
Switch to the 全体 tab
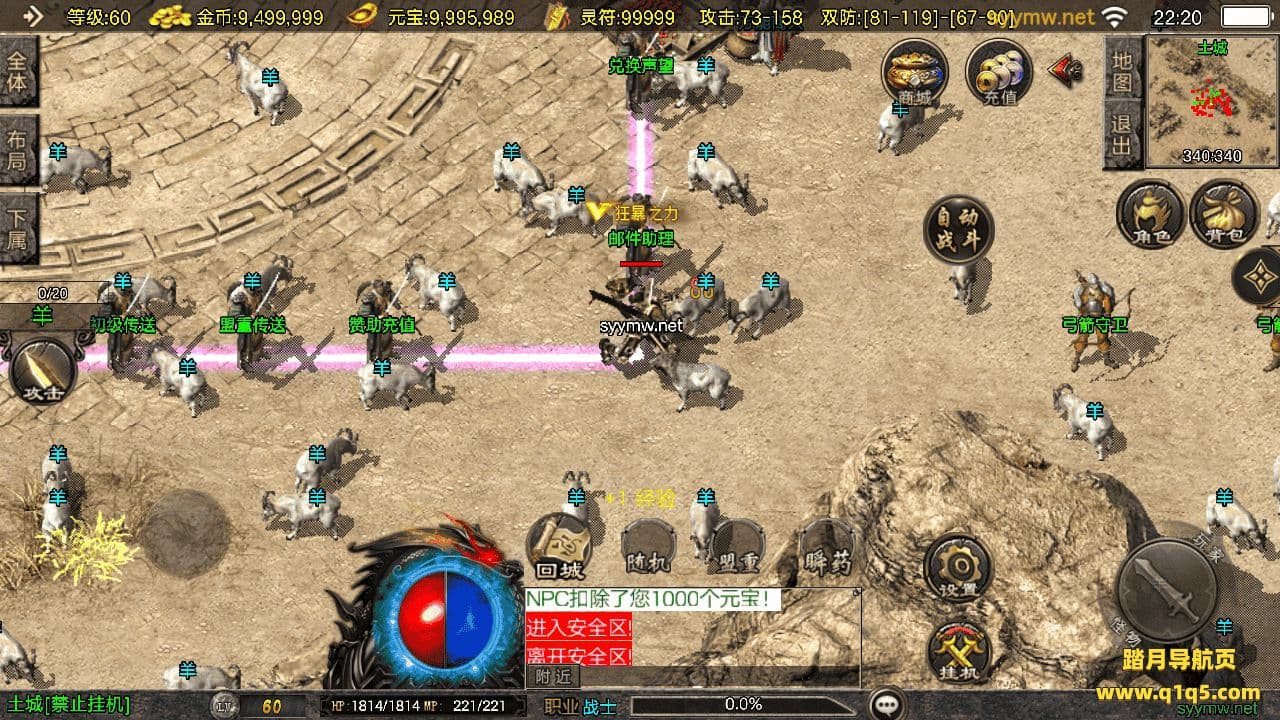tap(18, 71)
